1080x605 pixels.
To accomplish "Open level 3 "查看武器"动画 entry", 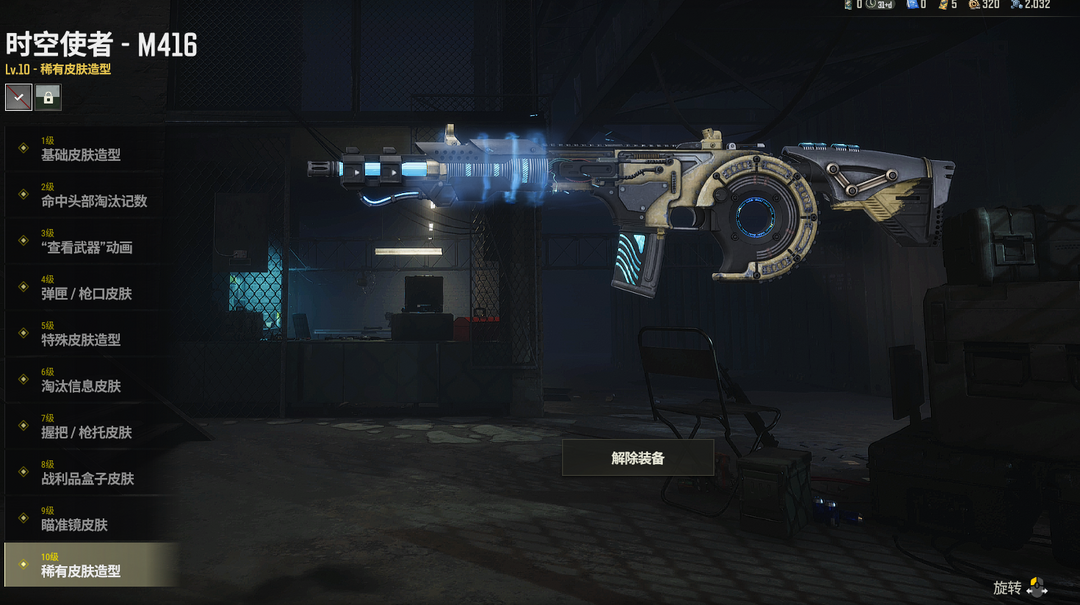I will click(x=85, y=241).
